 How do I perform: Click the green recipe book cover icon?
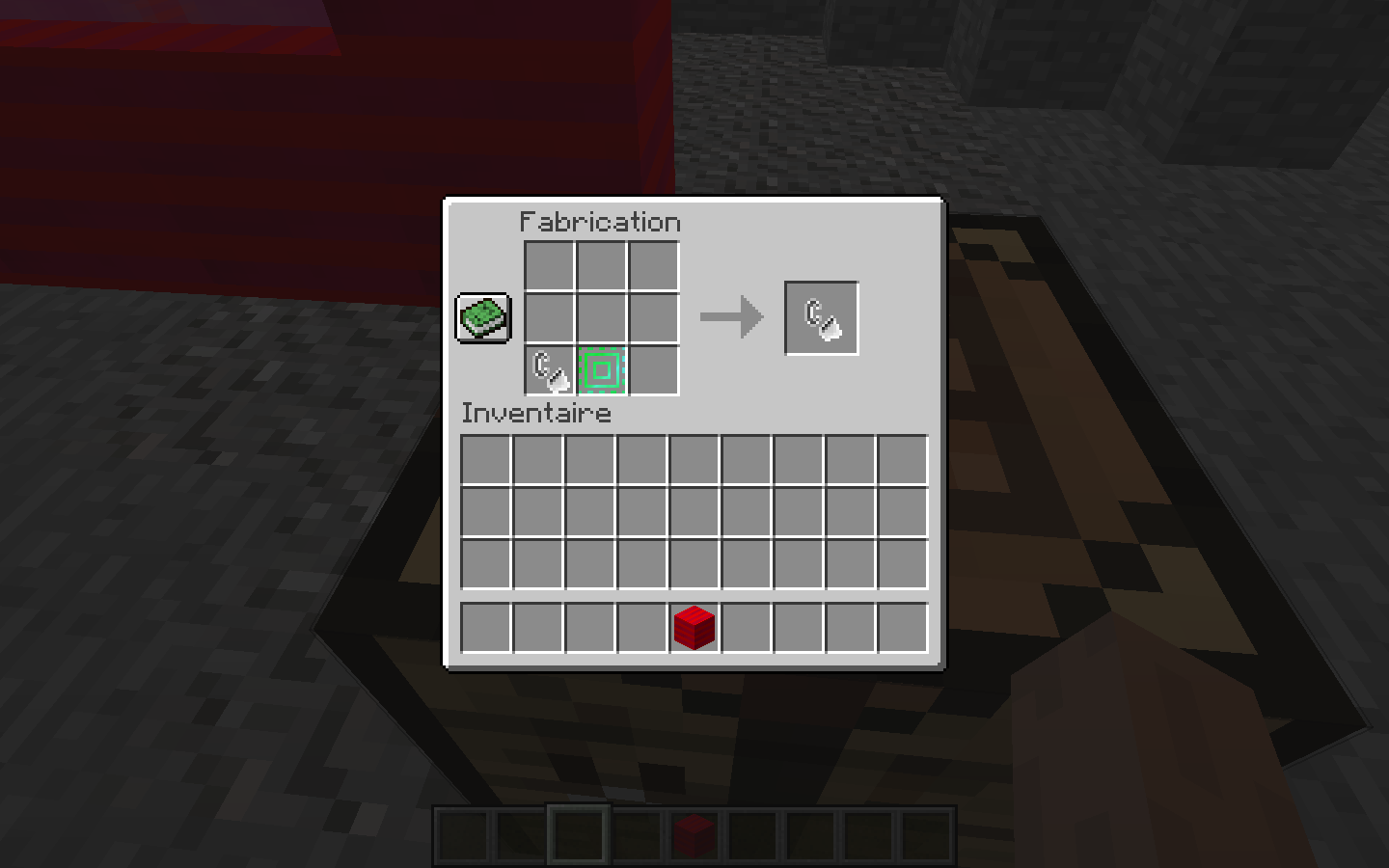click(x=481, y=318)
